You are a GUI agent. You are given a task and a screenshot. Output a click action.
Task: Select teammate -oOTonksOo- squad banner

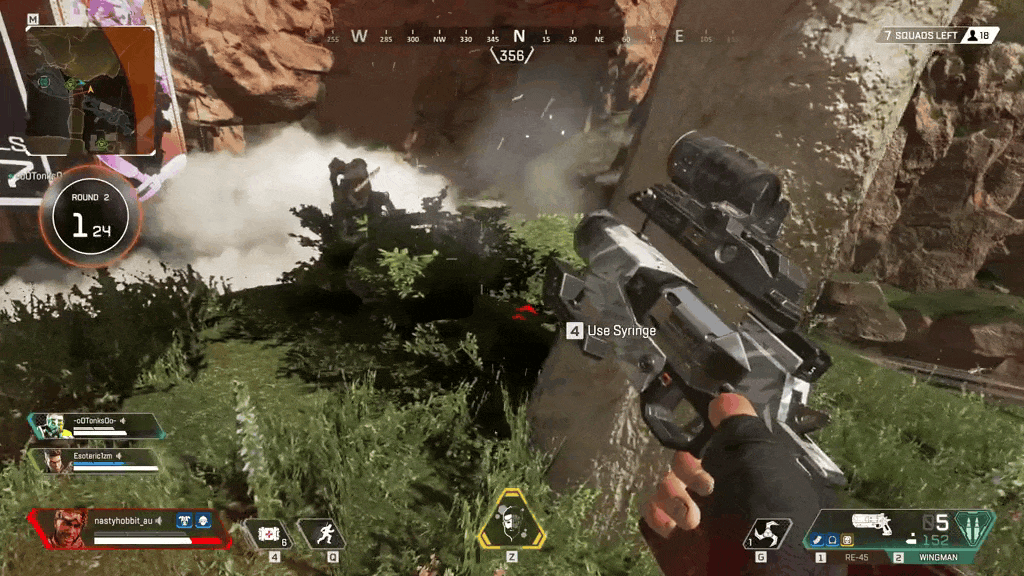pyautogui.click(x=95, y=427)
